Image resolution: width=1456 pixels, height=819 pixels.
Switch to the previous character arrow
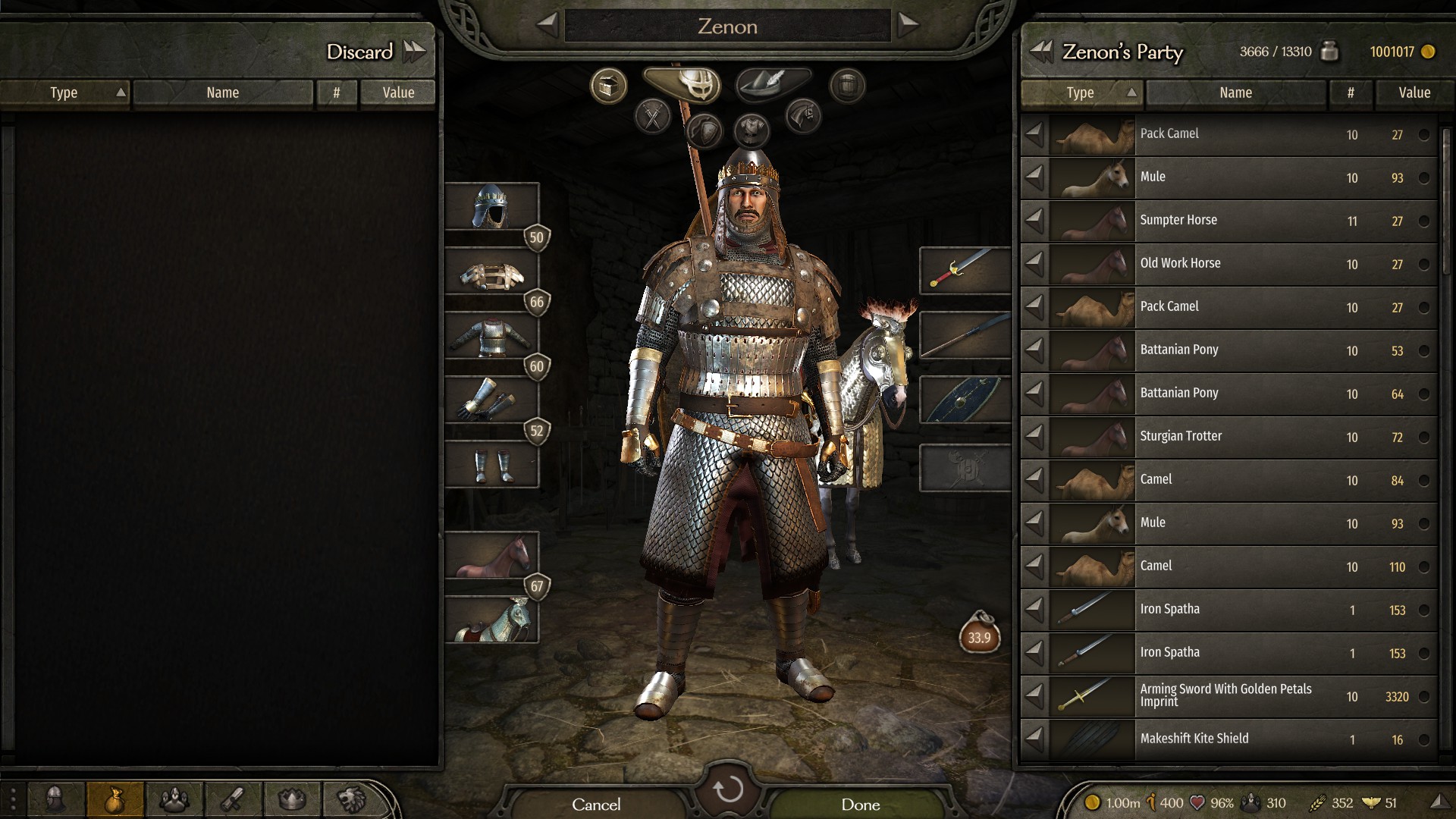tap(548, 25)
